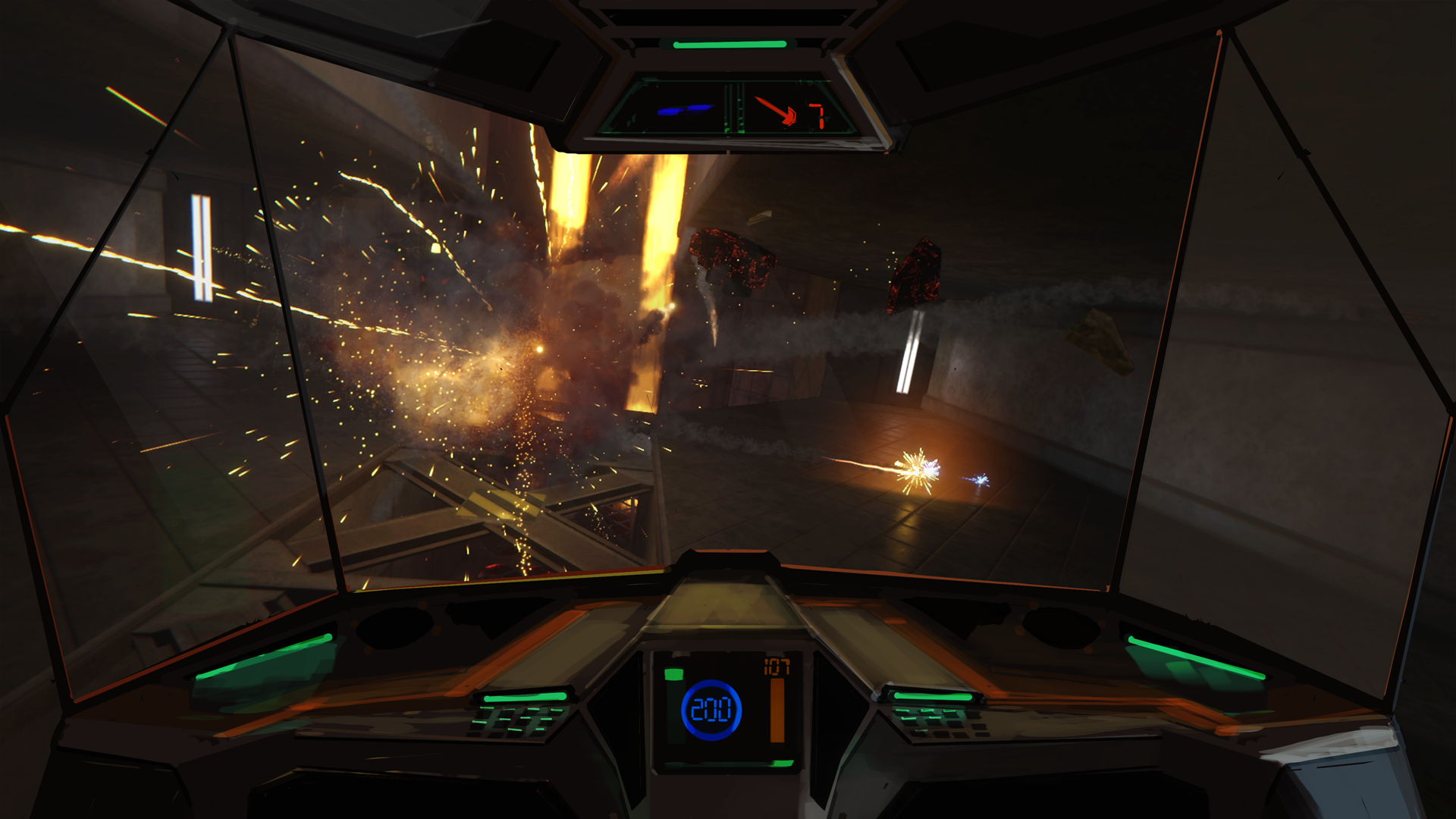Viewport: 1456px width, 819px height.
Task: Select the green fuel bar on the center console
Action: 674,673
